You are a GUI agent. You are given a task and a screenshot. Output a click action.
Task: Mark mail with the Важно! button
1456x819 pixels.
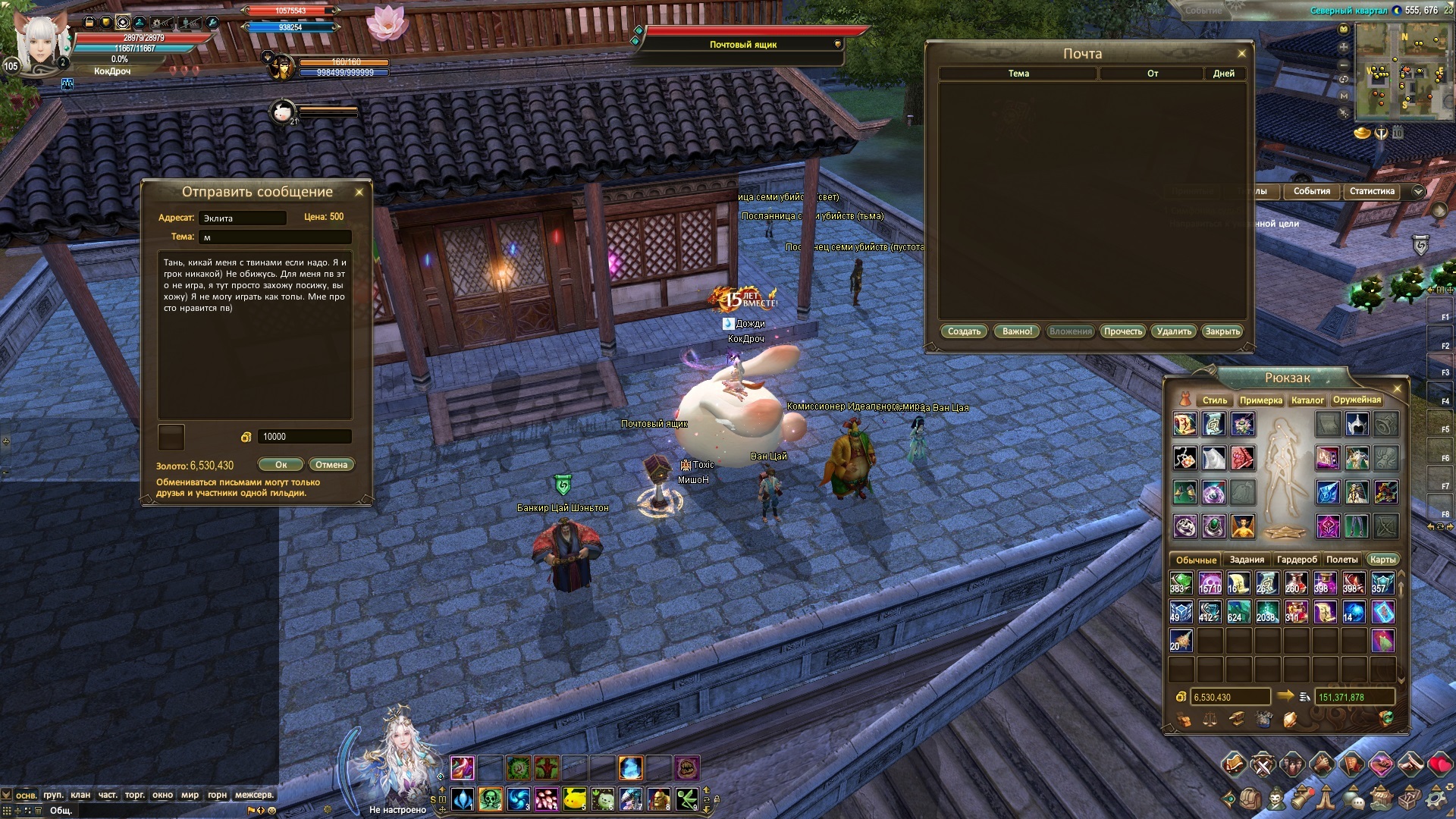pos(1017,331)
